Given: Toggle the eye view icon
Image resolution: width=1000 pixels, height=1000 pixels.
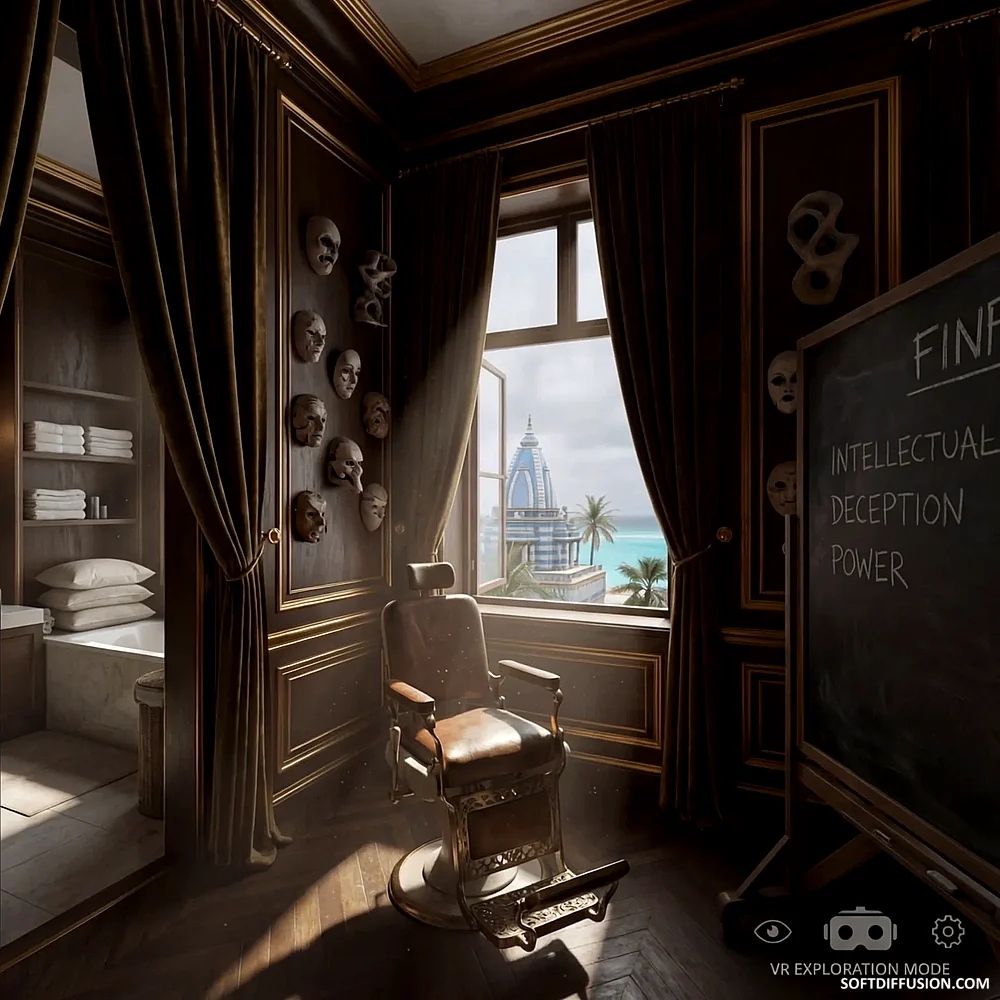Looking at the screenshot, I should point(772,931).
